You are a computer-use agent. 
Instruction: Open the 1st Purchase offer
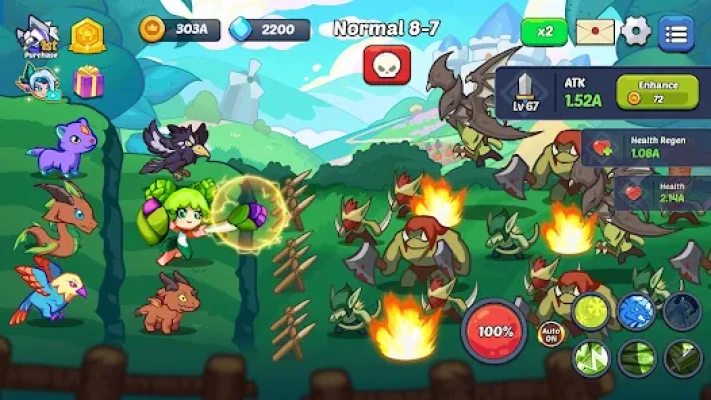(40, 38)
